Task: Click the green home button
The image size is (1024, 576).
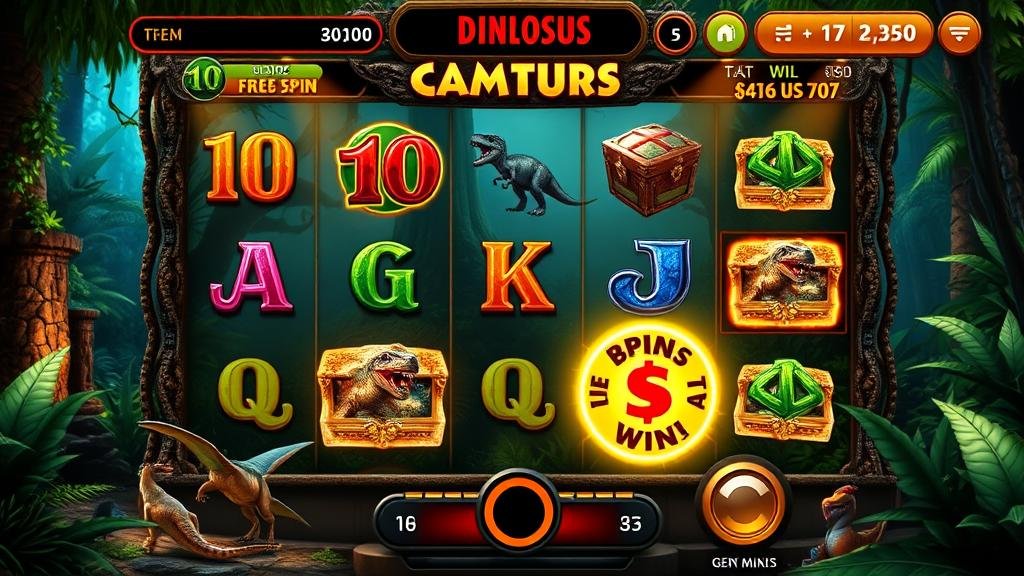Action: point(725,34)
